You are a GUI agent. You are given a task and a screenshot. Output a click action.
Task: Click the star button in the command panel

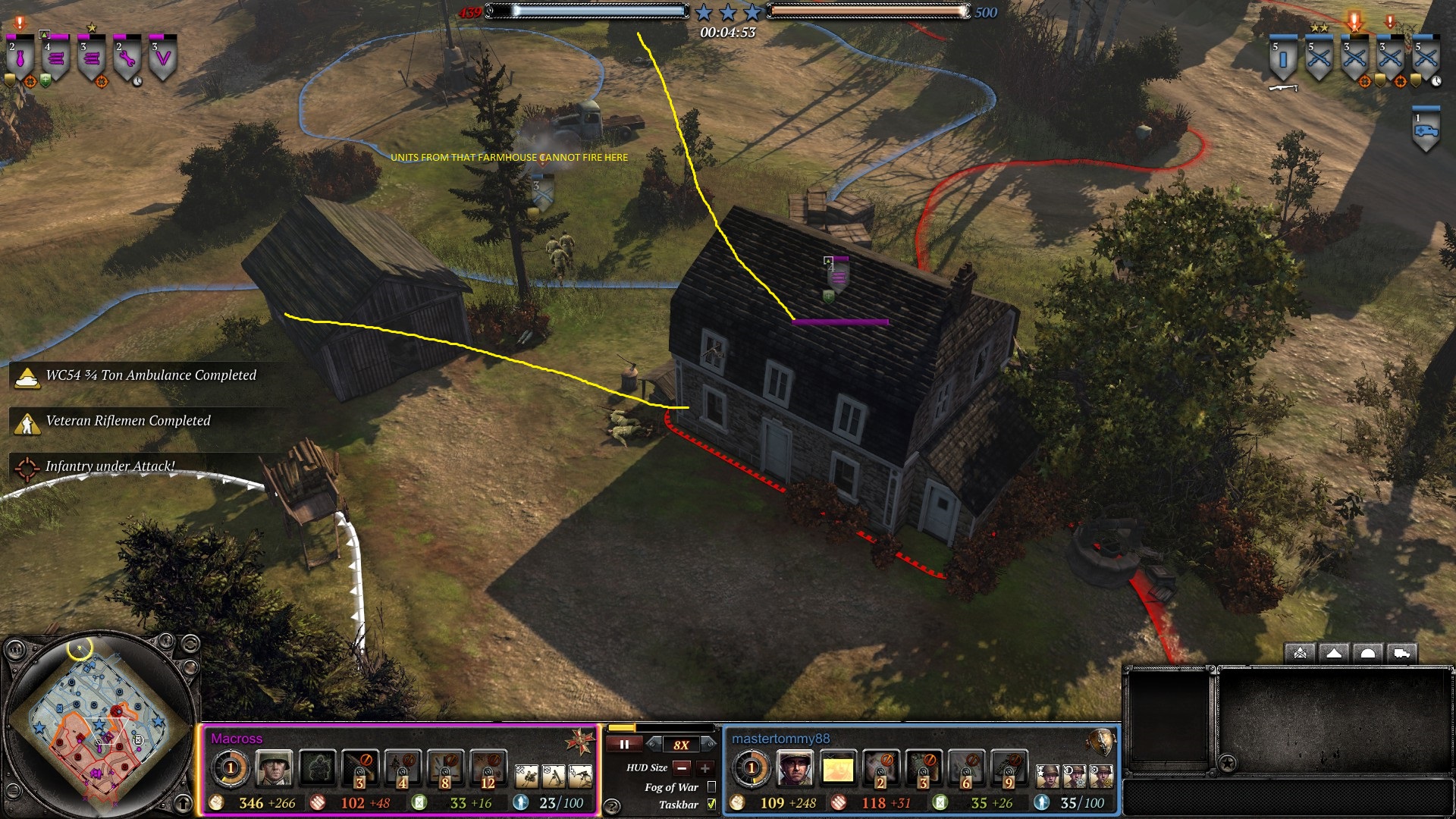point(1228,763)
